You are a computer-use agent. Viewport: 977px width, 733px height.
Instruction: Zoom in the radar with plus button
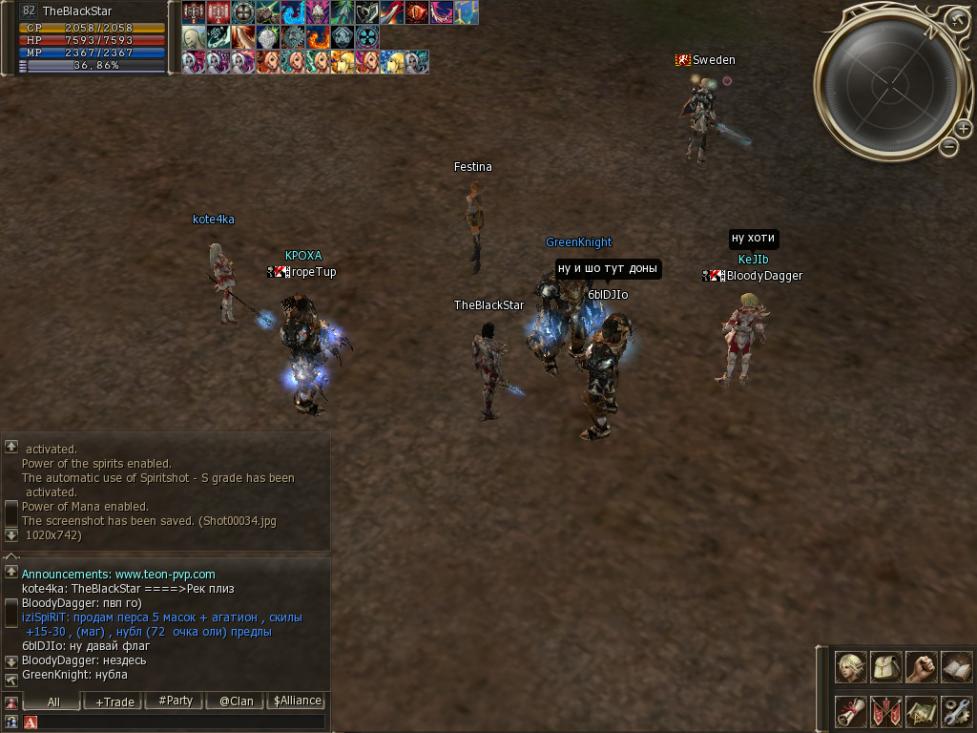pyautogui.click(x=963, y=128)
